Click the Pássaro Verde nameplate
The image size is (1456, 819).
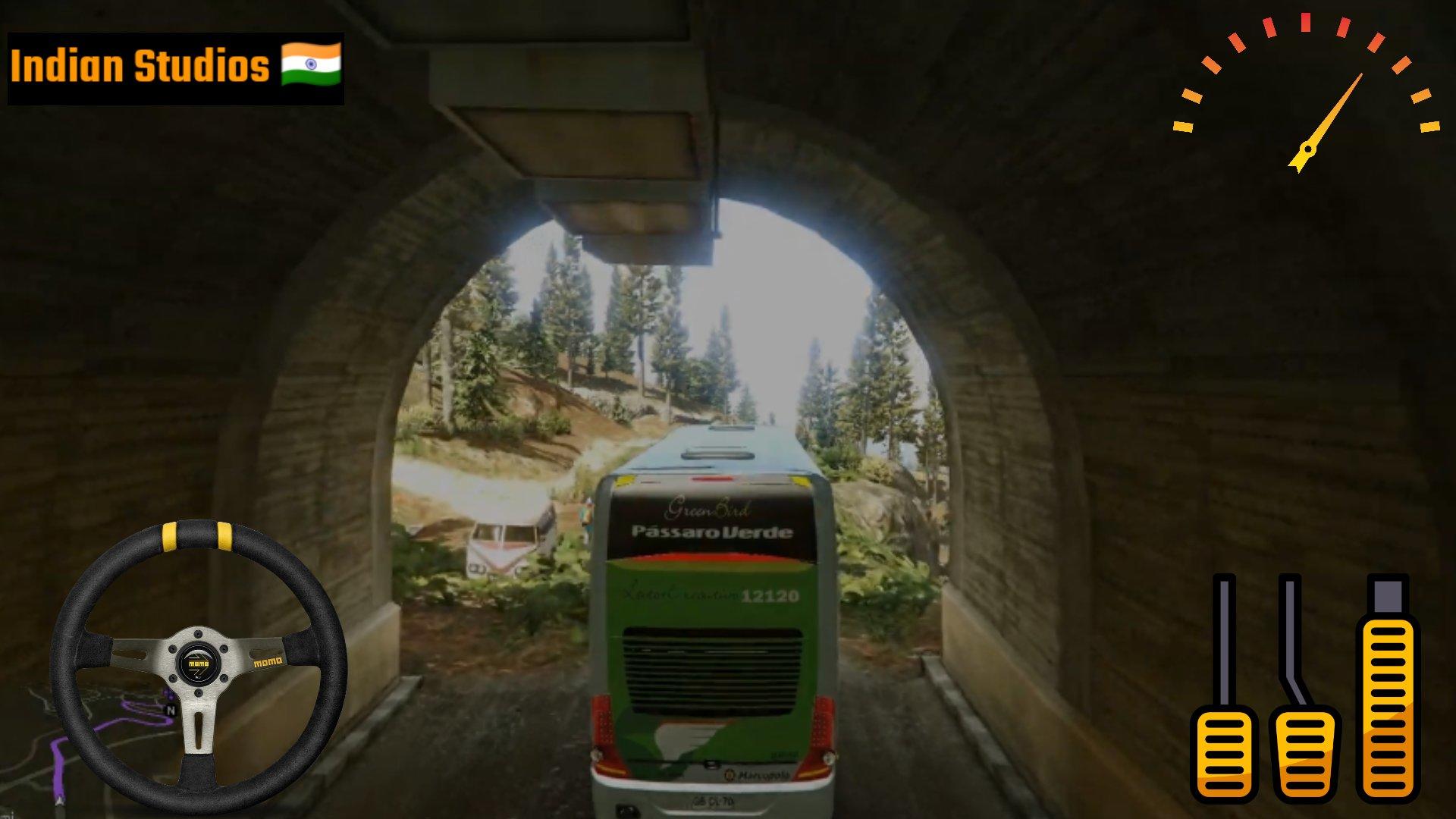[712, 532]
